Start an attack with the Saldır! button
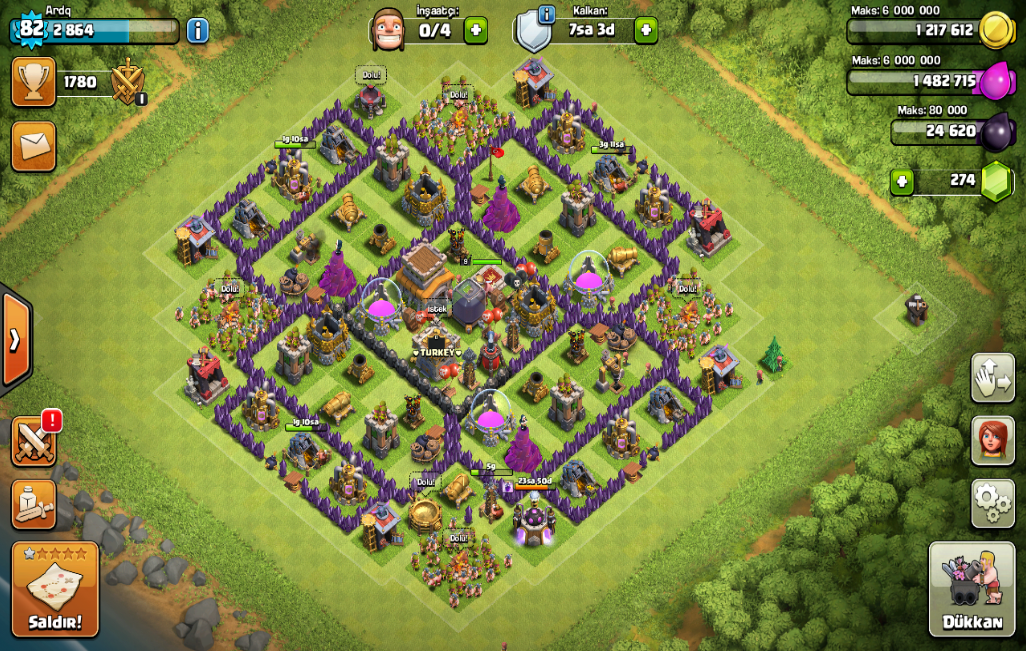1026x651 pixels. tap(55, 589)
